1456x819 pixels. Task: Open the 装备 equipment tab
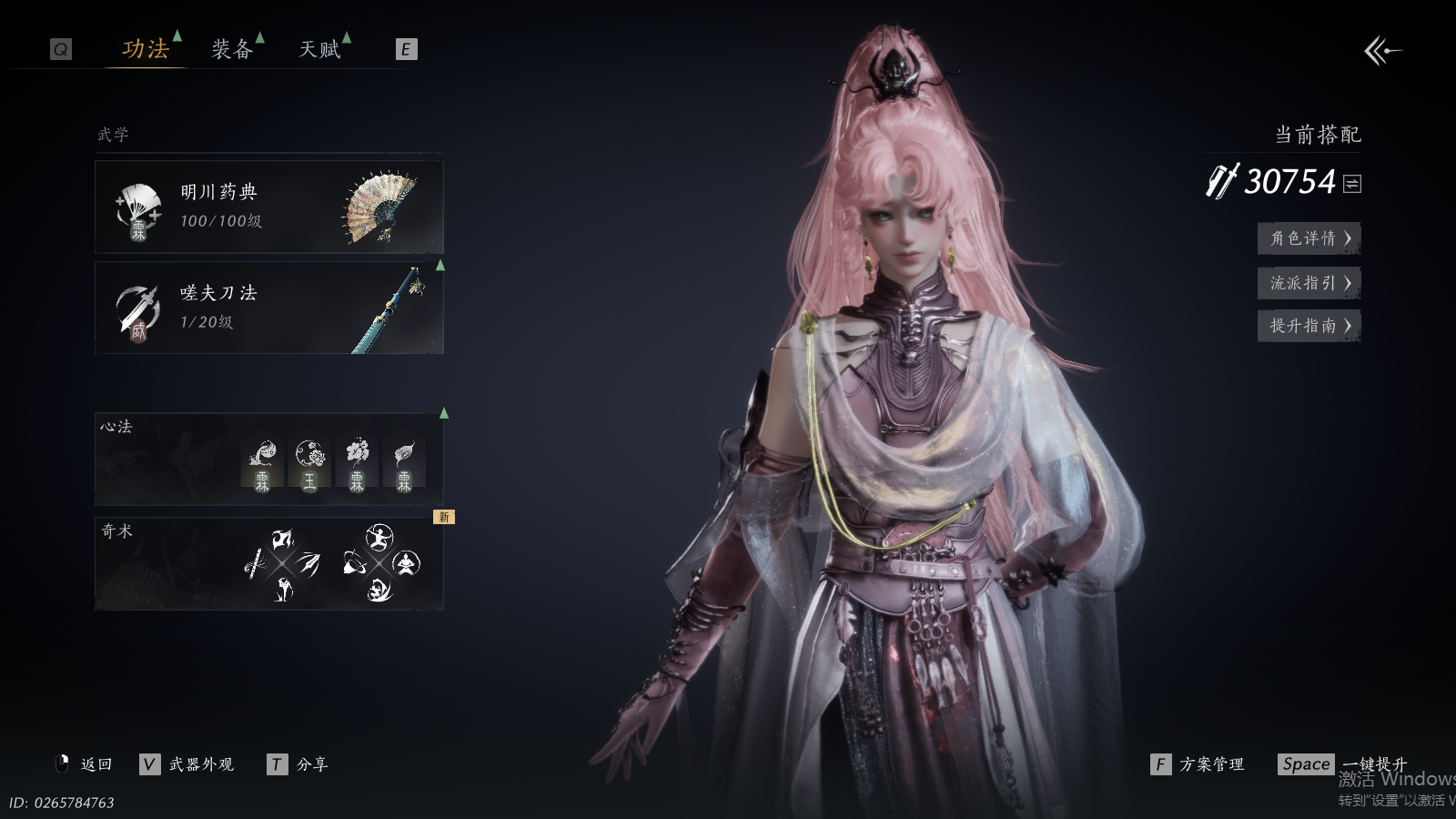[232, 49]
